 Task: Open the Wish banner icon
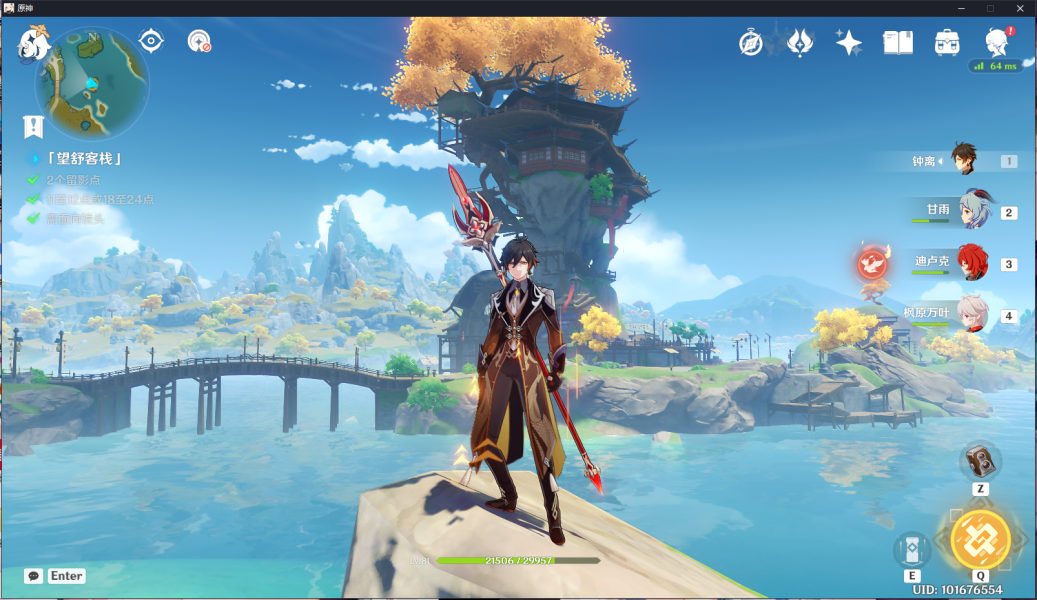point(800,42)
